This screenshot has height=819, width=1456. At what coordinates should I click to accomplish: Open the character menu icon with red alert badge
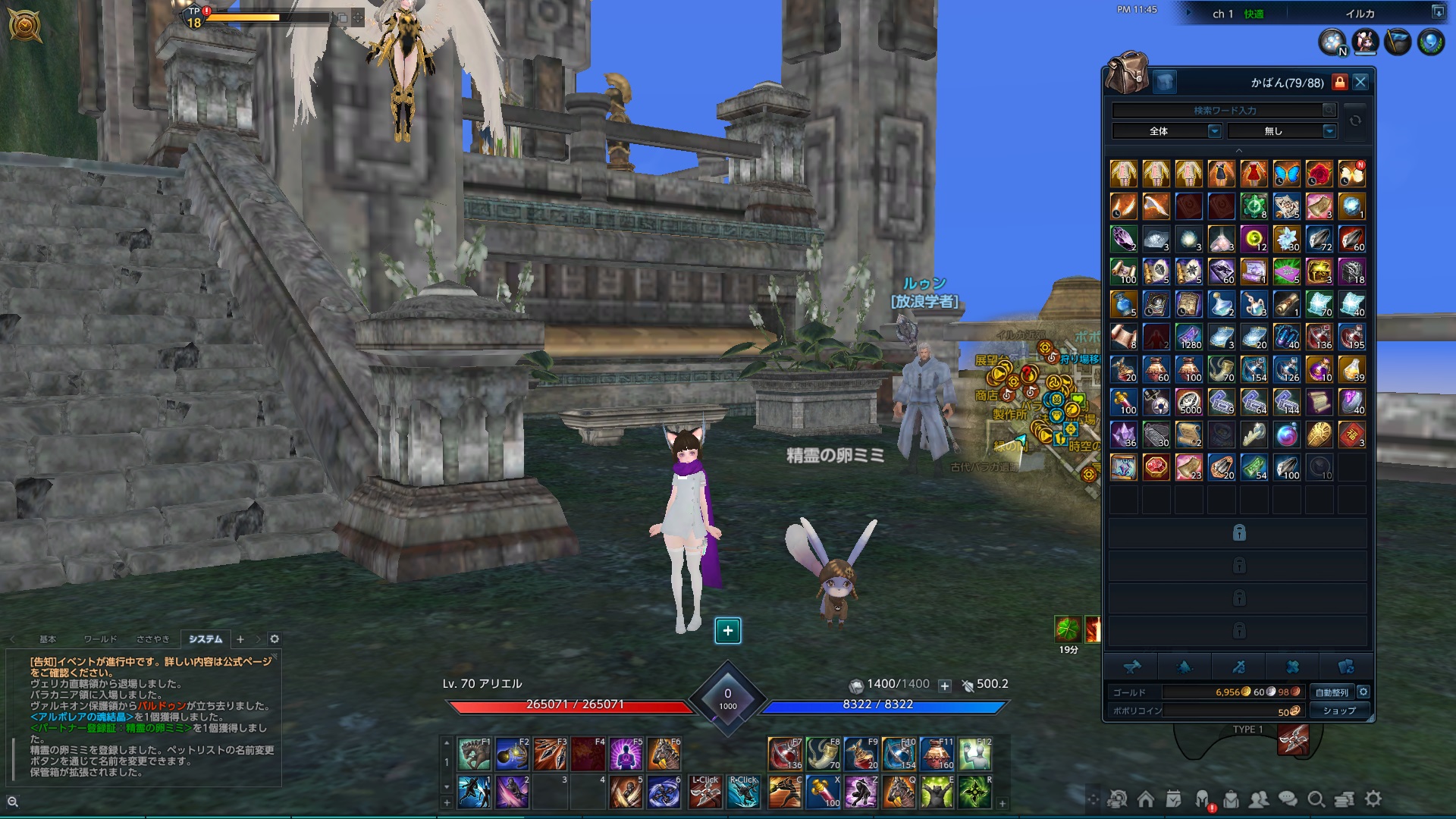1203,798
